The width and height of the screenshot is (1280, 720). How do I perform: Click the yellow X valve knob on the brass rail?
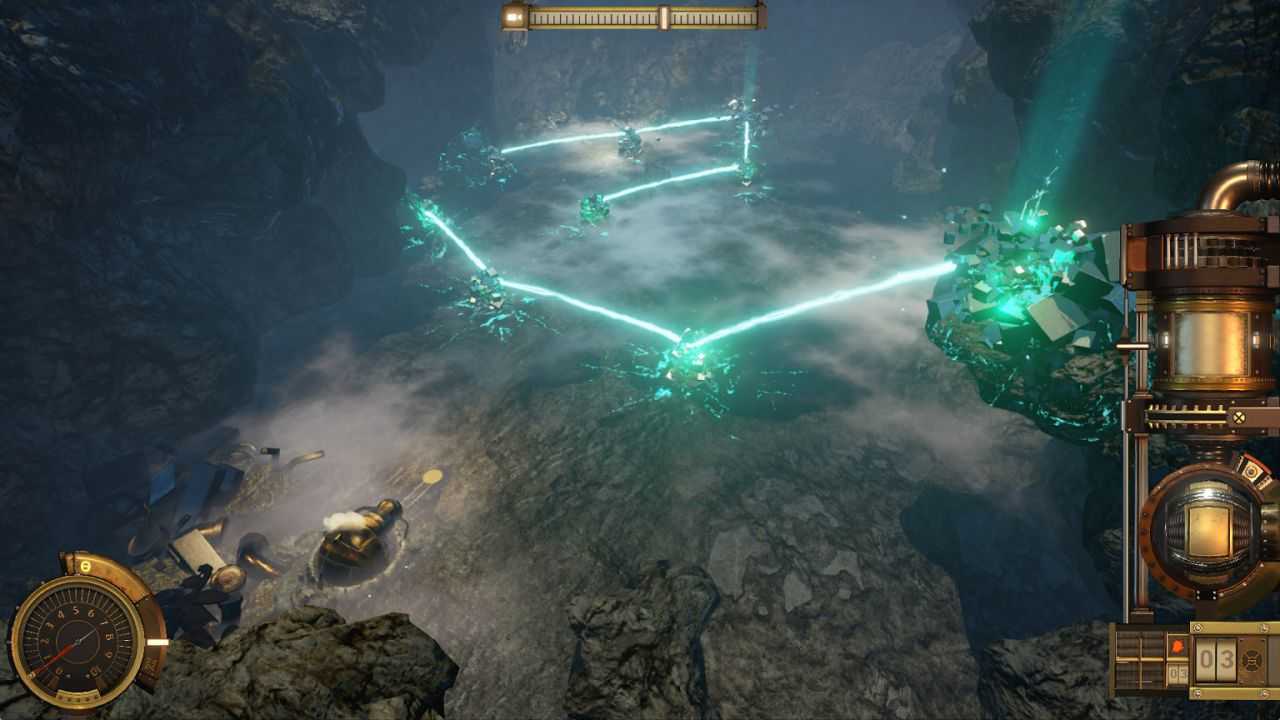click(1240, 416)
